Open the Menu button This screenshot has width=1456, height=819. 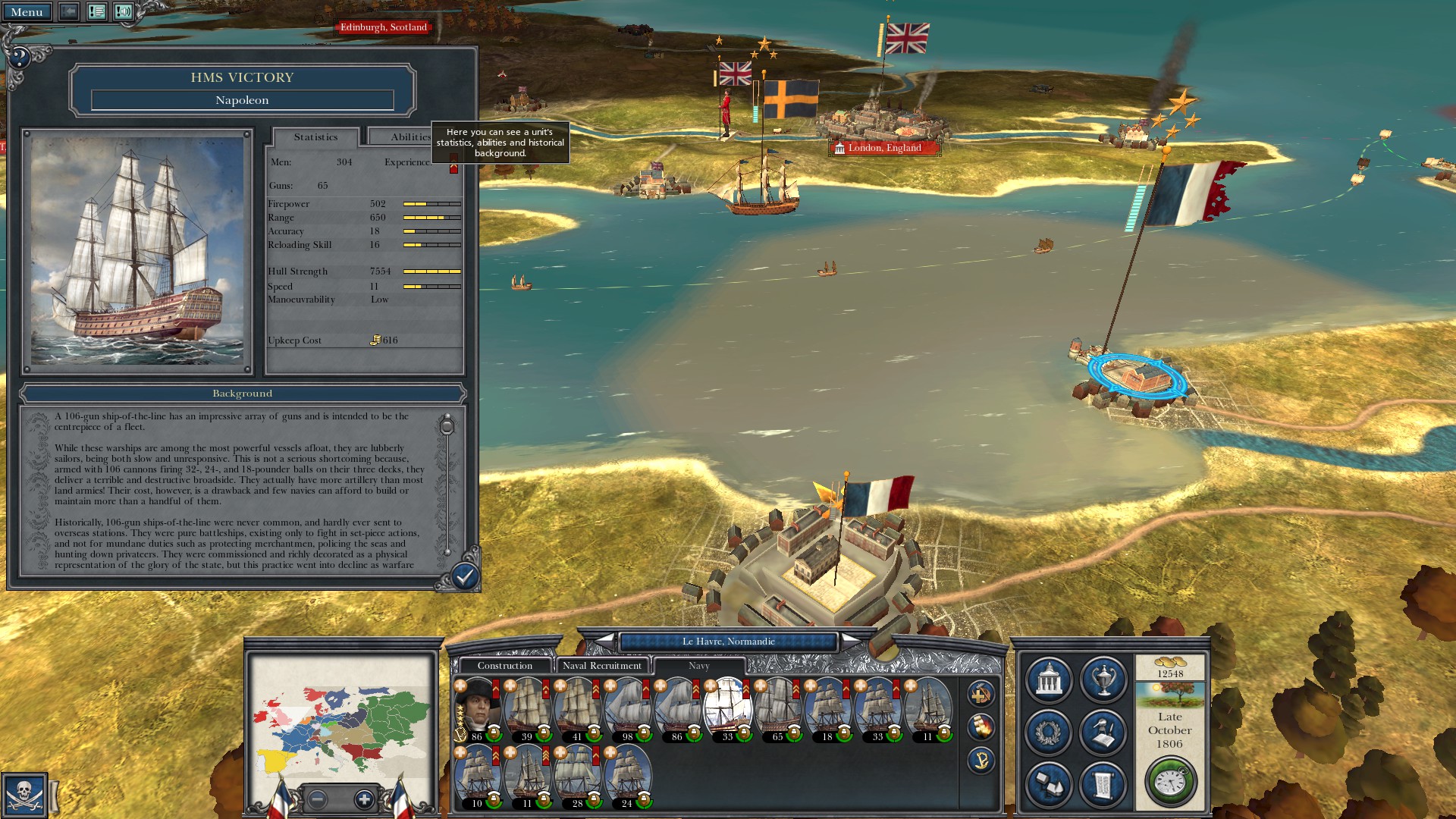[27, 12]
